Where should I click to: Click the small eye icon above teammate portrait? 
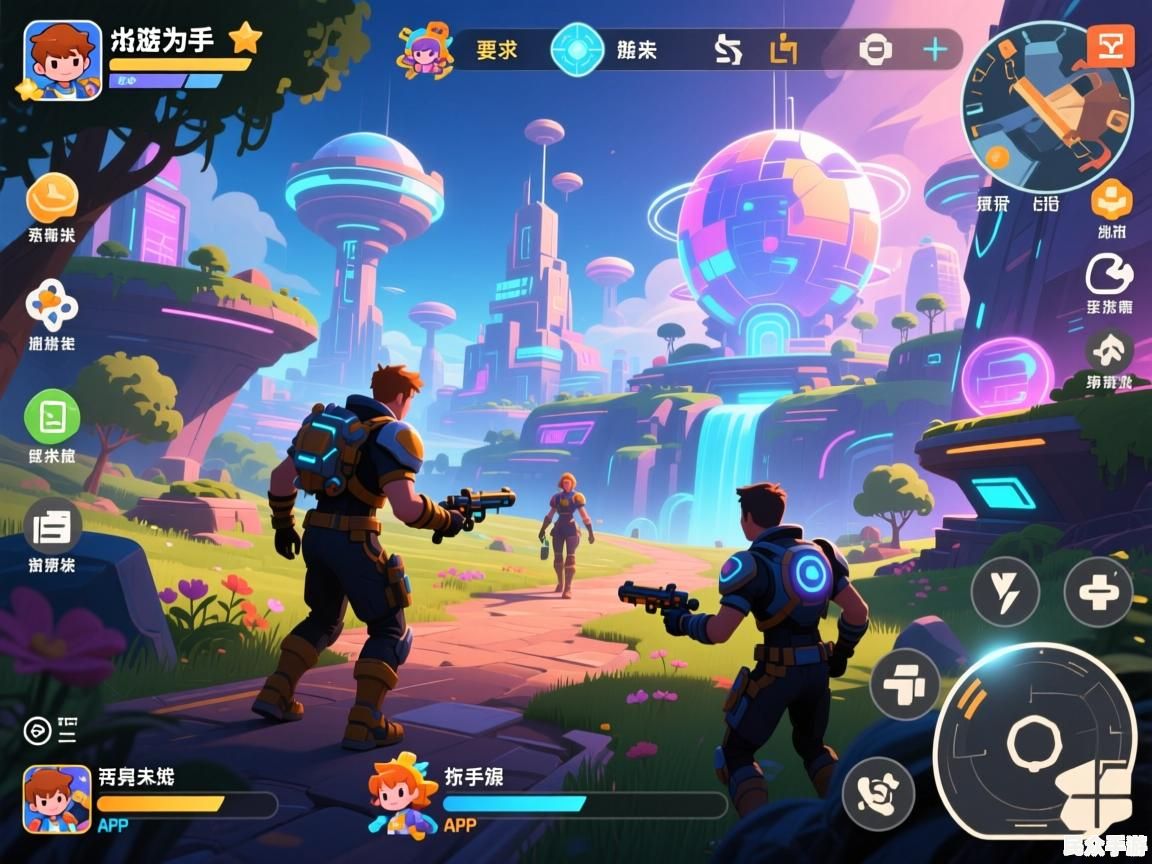(x=37, y=731)
